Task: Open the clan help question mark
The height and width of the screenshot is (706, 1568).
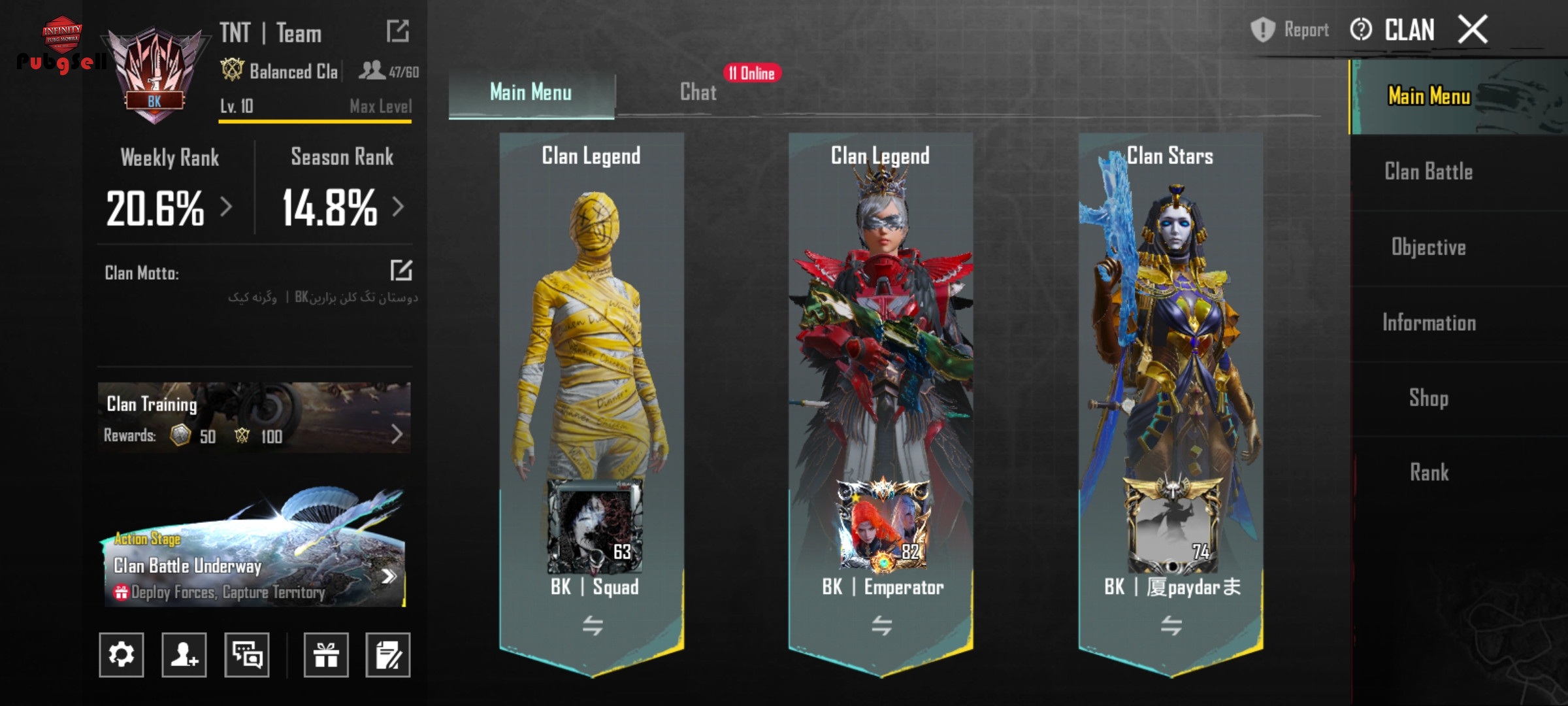Action: coord(1361,30)
